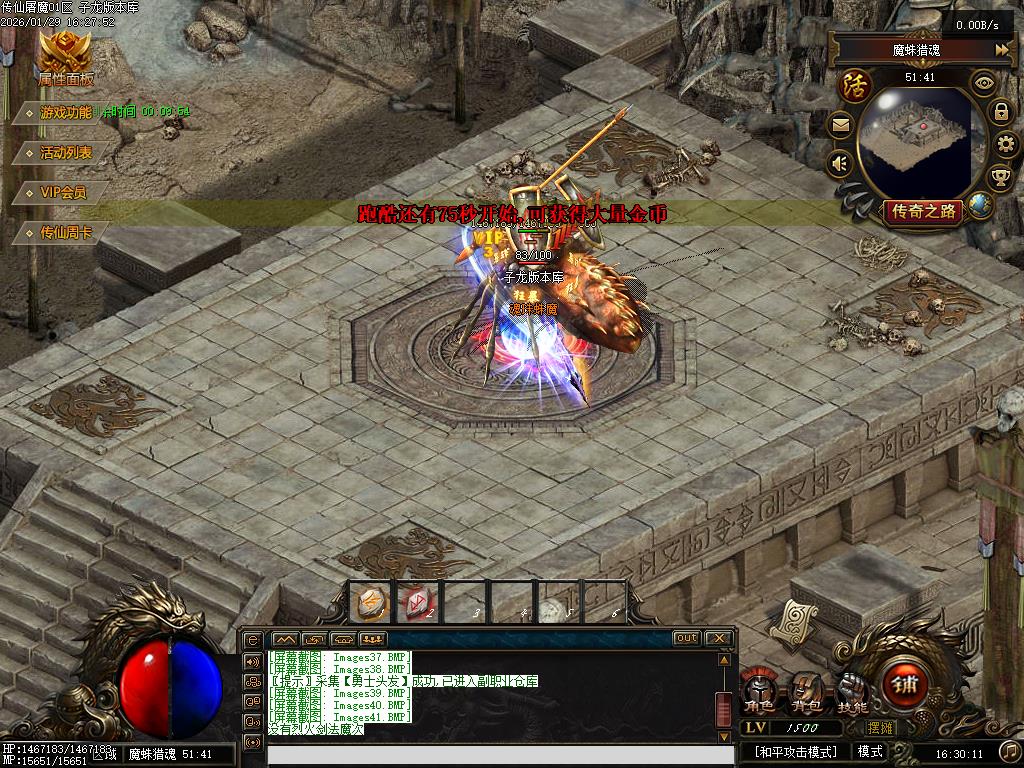Open the 技能 skills panel
The image size is (1024, 768).
pos(853,692)
